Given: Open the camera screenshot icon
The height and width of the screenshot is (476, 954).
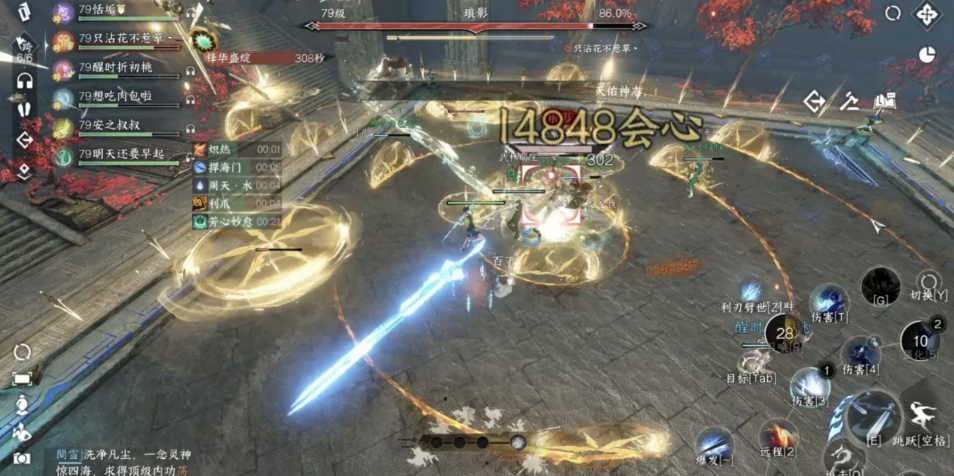Looking at the screenshot, I should (22, 457).
